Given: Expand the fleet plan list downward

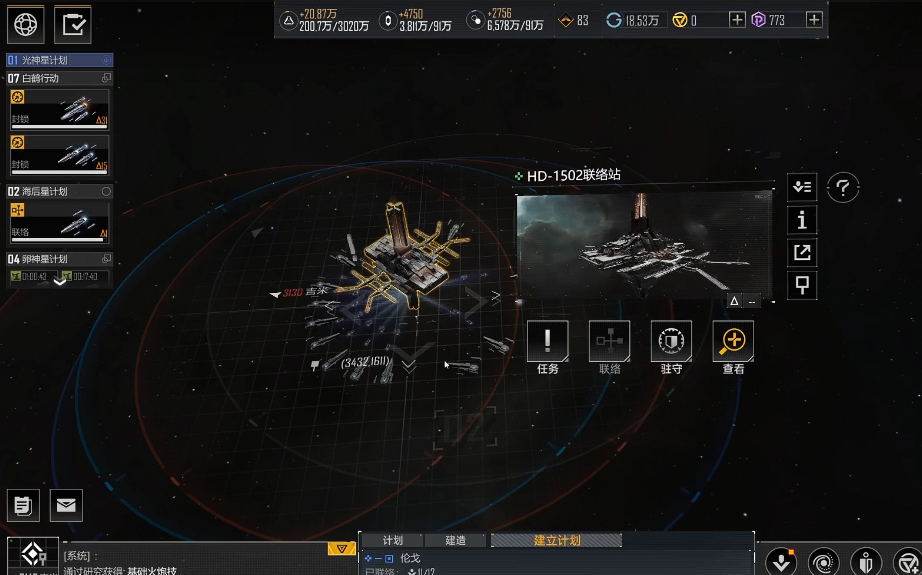Looking at the screenshot, I should tap(60, 282).
